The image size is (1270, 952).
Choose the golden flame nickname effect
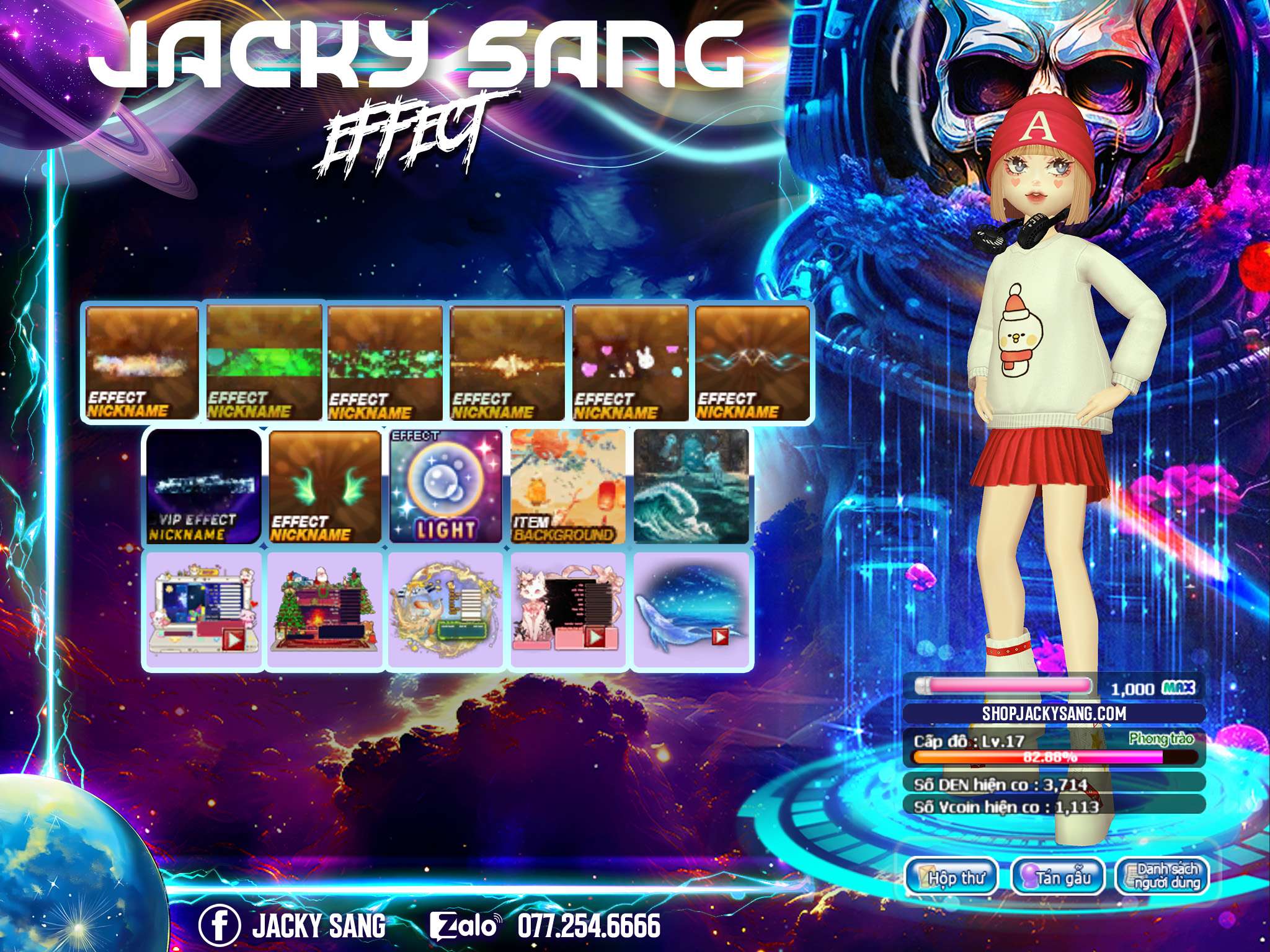[508, 363]
